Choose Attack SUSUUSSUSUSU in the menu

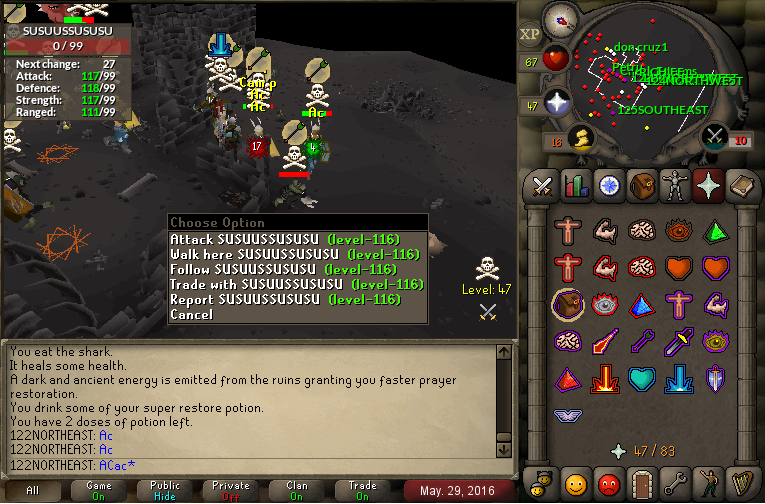point(285,240)
